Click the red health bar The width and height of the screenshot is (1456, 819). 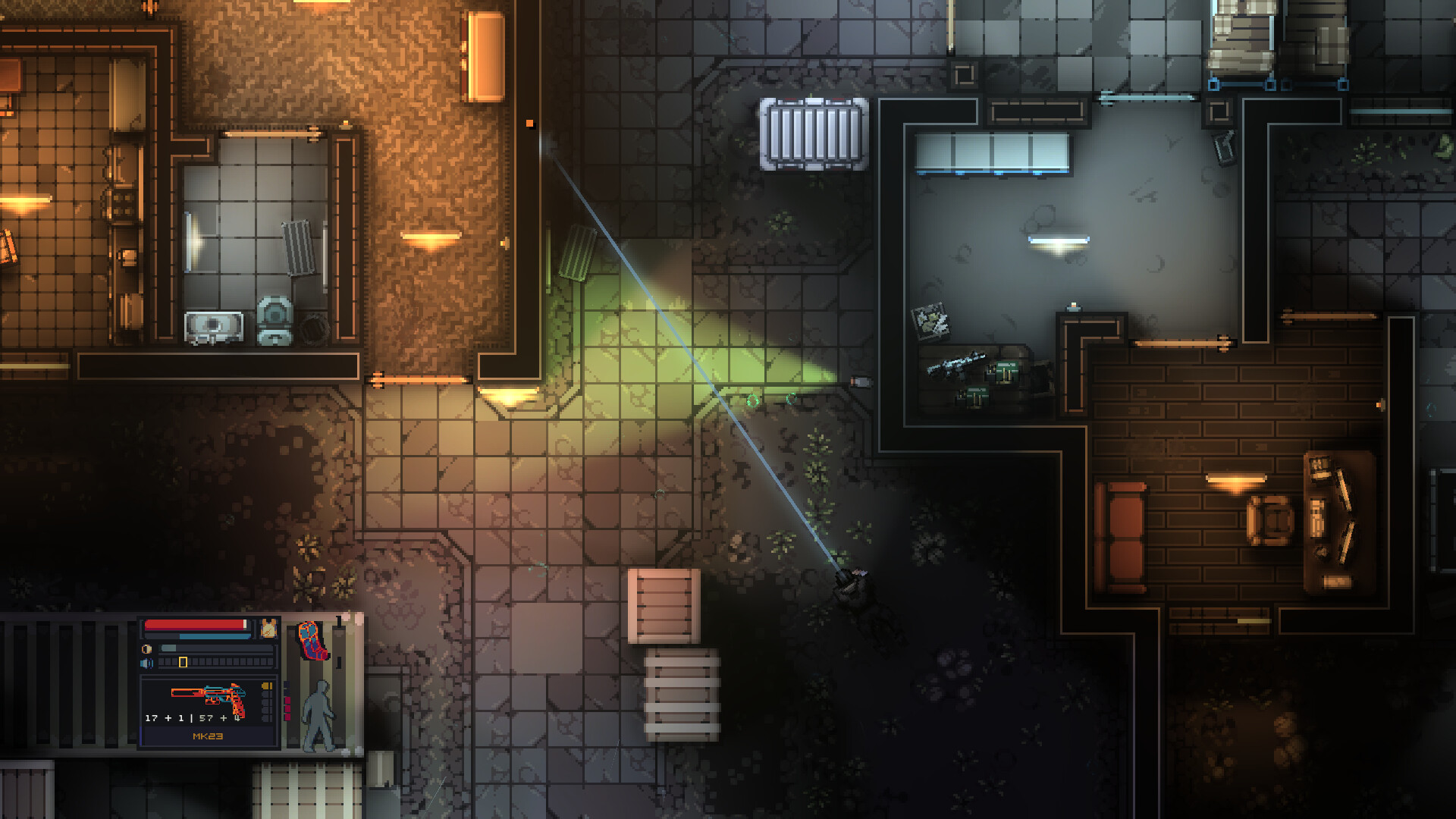pyautogui.click(x=194, y=626)
